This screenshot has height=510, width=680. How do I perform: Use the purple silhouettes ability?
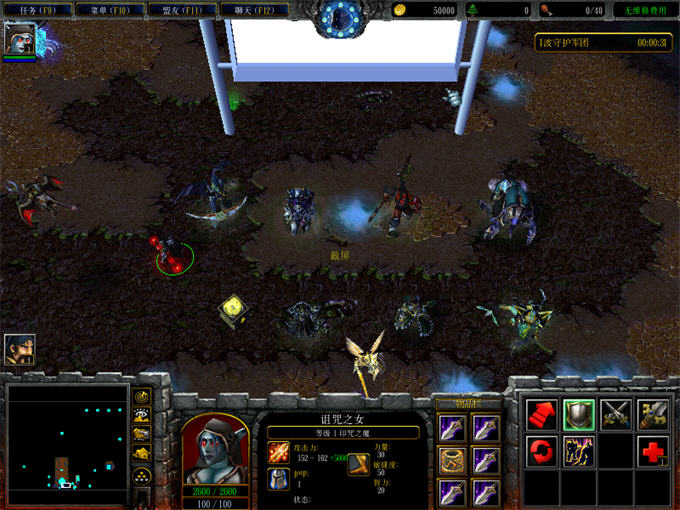[x=579, y=452]
